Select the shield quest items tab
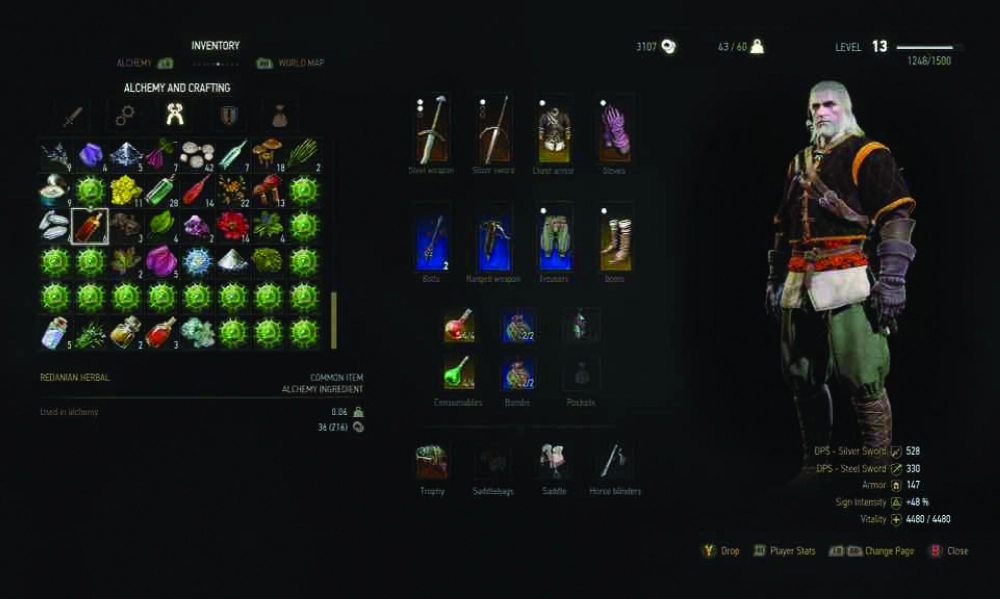 click(x=229, y=116)
